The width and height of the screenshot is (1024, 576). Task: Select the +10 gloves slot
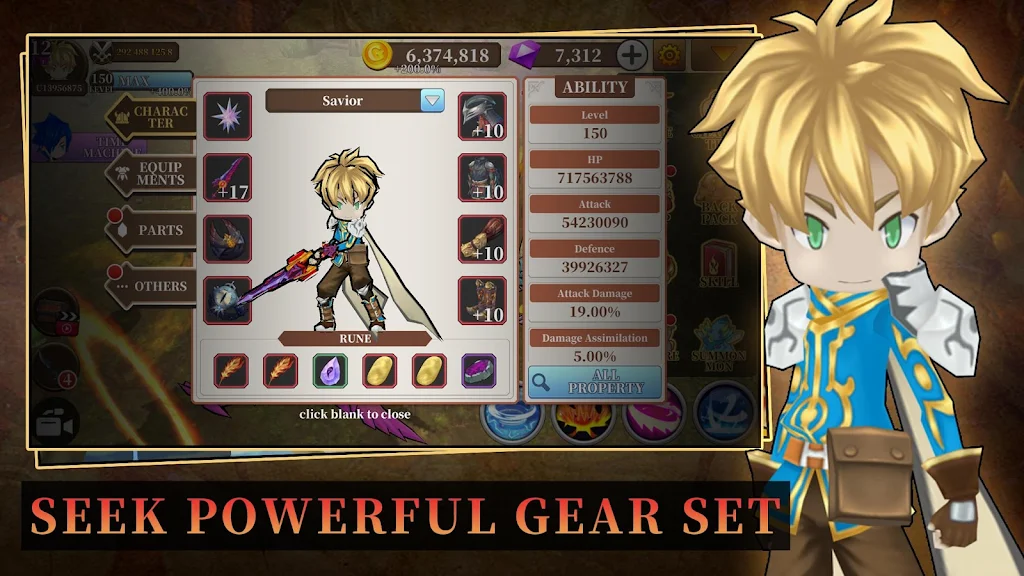[x=482, y=239]
